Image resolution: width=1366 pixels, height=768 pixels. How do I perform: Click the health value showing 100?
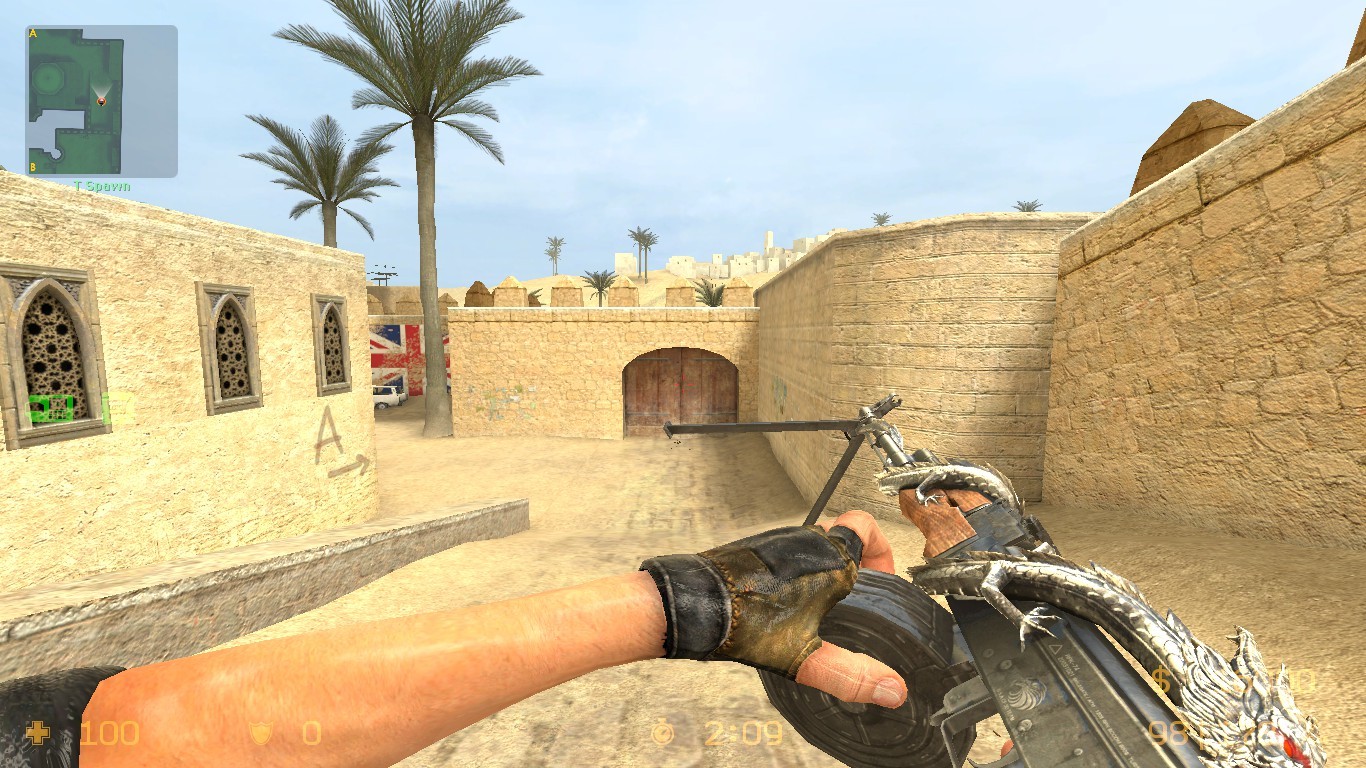(108, 732)
